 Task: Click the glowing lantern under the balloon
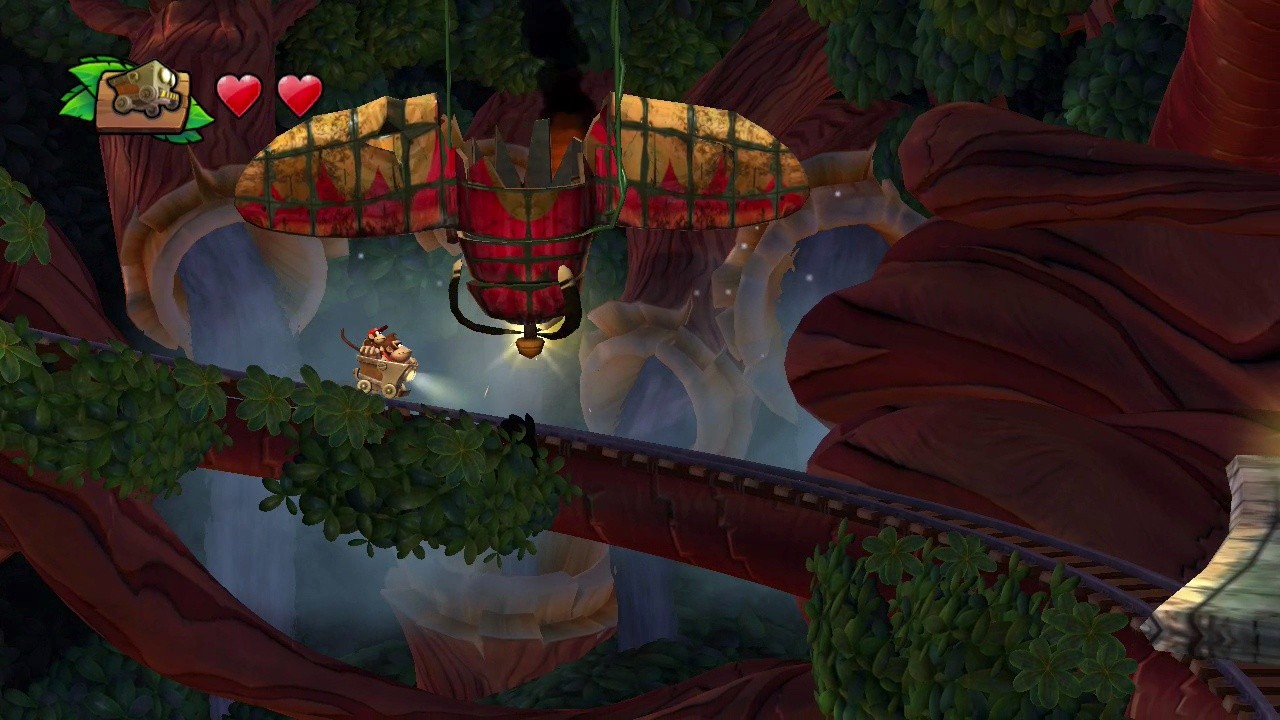pos(531,345)
